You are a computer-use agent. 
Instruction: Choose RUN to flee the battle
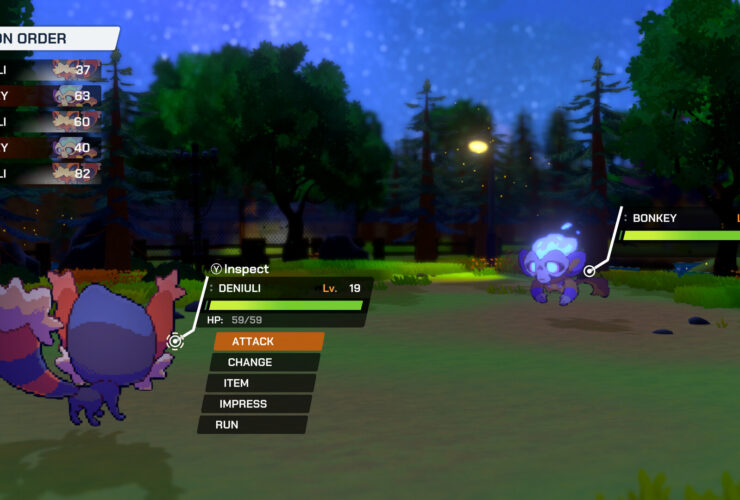pyautogui.click(x=251, y=425)
